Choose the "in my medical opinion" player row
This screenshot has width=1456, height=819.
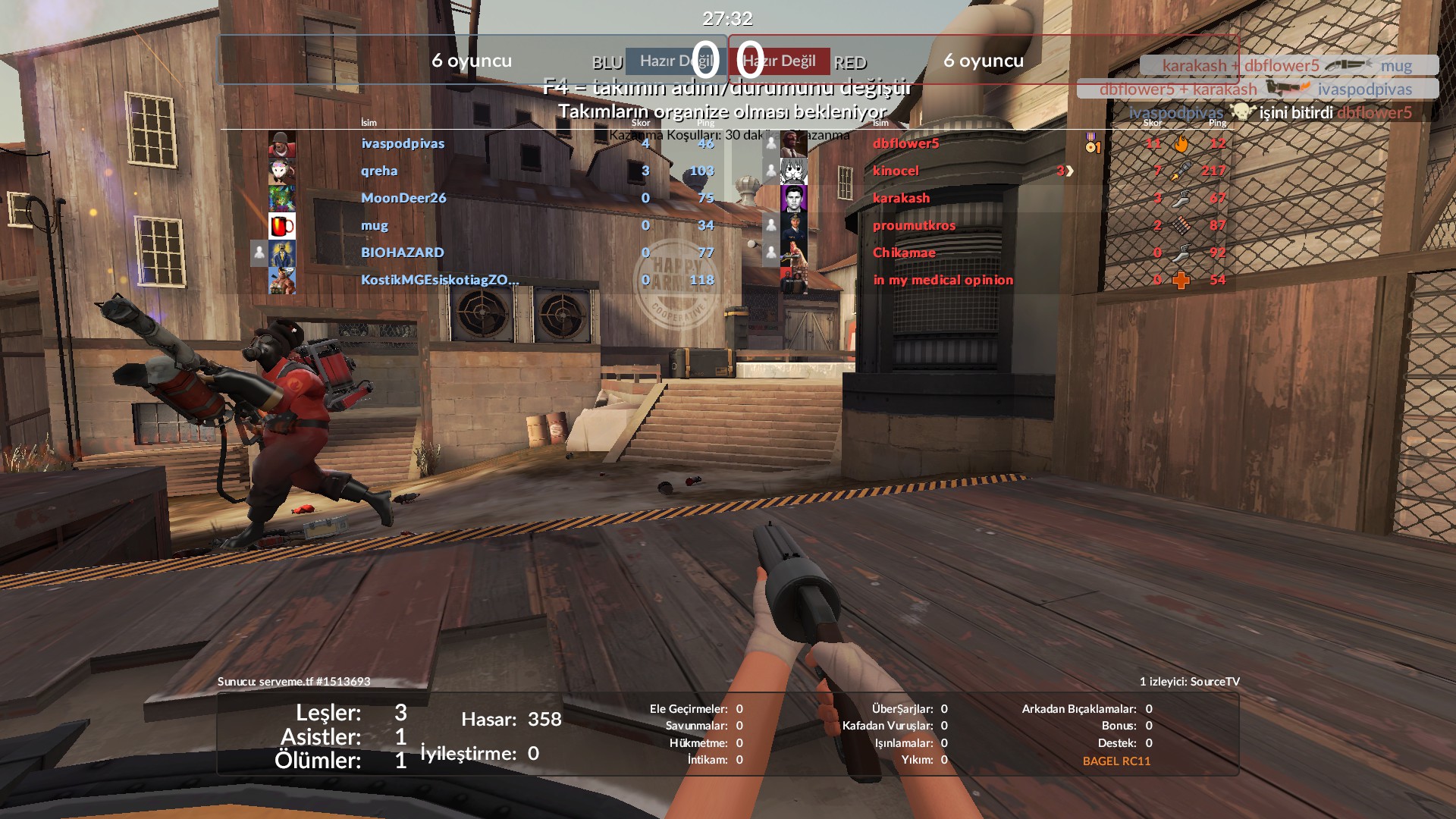click(x=943, y=280)
